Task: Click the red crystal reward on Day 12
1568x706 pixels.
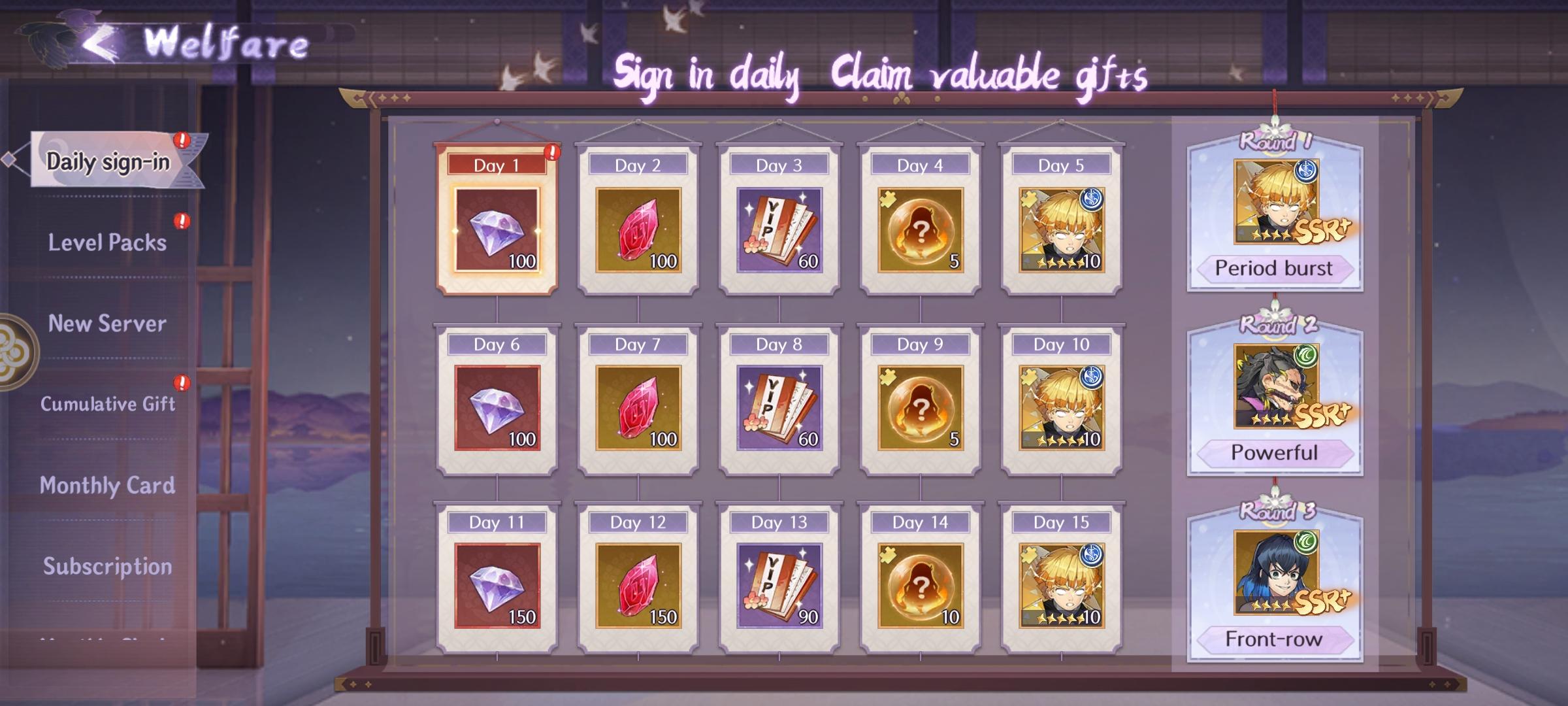Action: click(637, 588)
